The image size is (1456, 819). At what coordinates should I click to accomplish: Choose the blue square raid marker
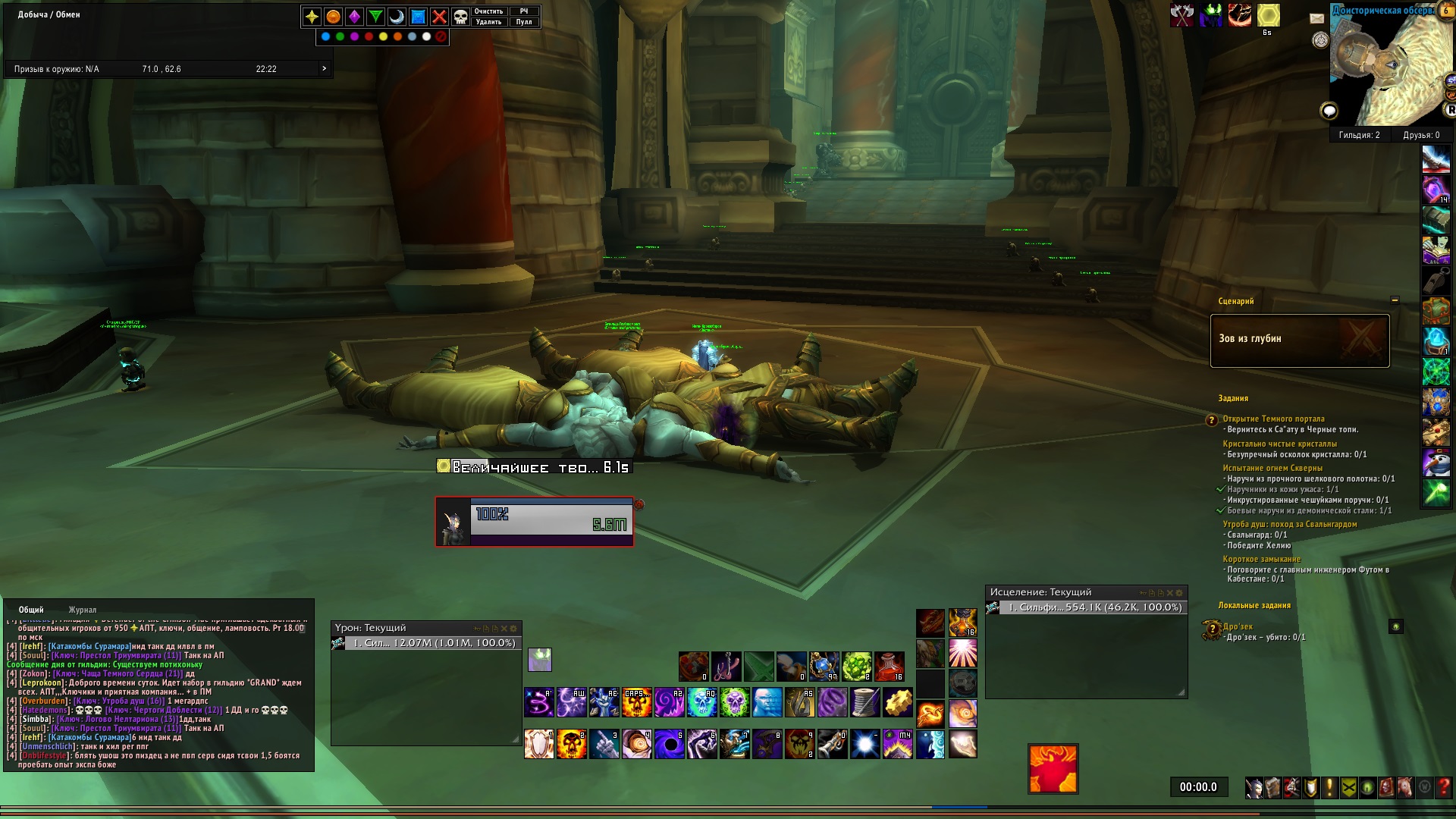coord(418,17)
